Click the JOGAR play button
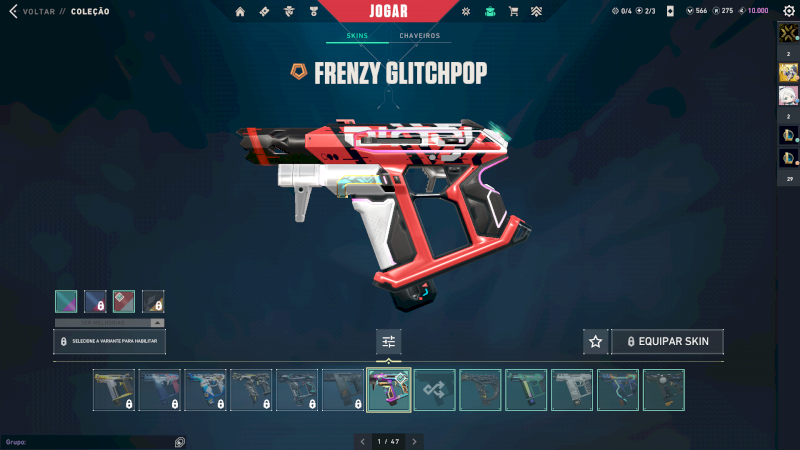 (400, 11)
